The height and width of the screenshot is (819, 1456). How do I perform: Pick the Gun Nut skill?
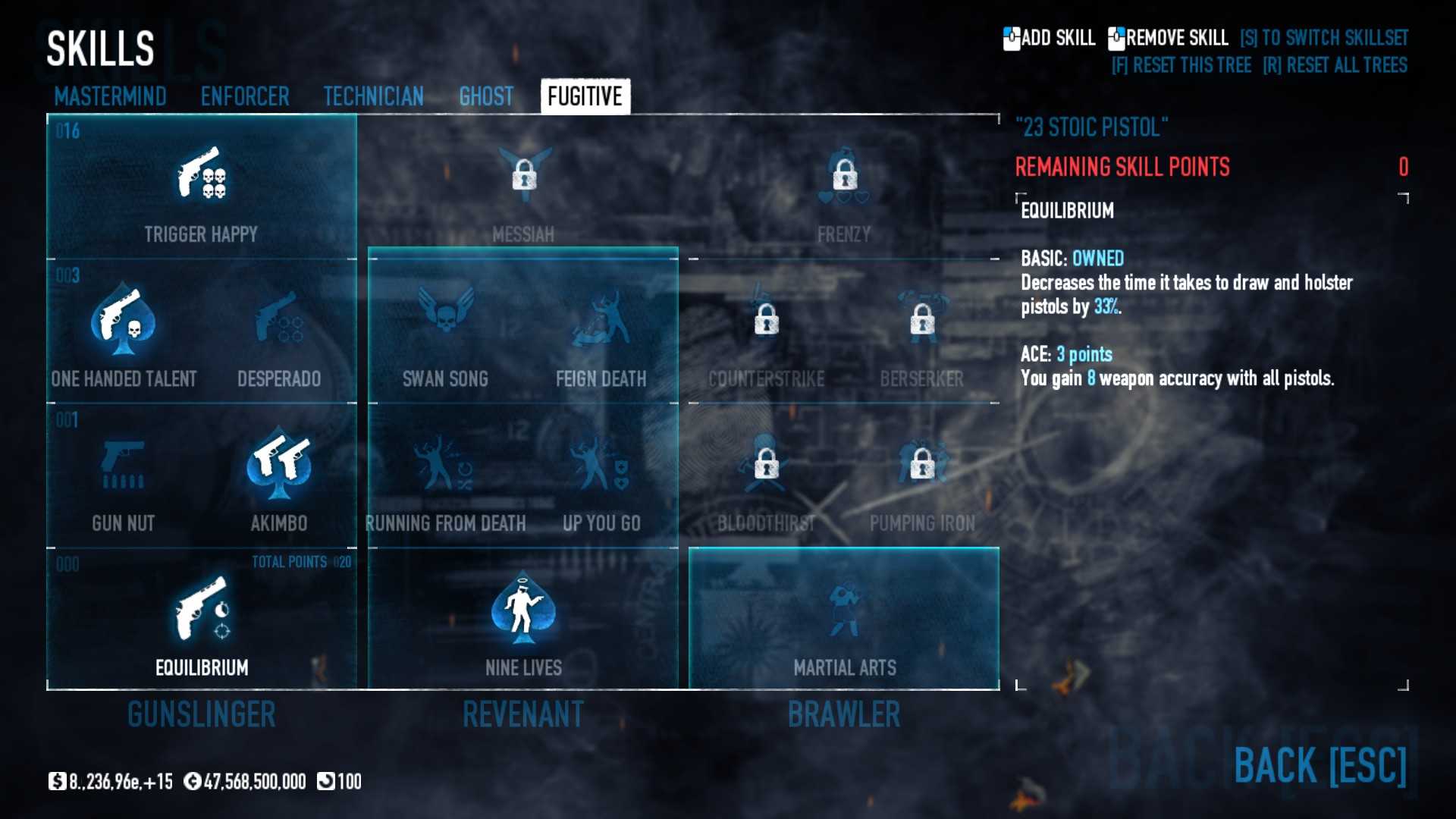124,464
